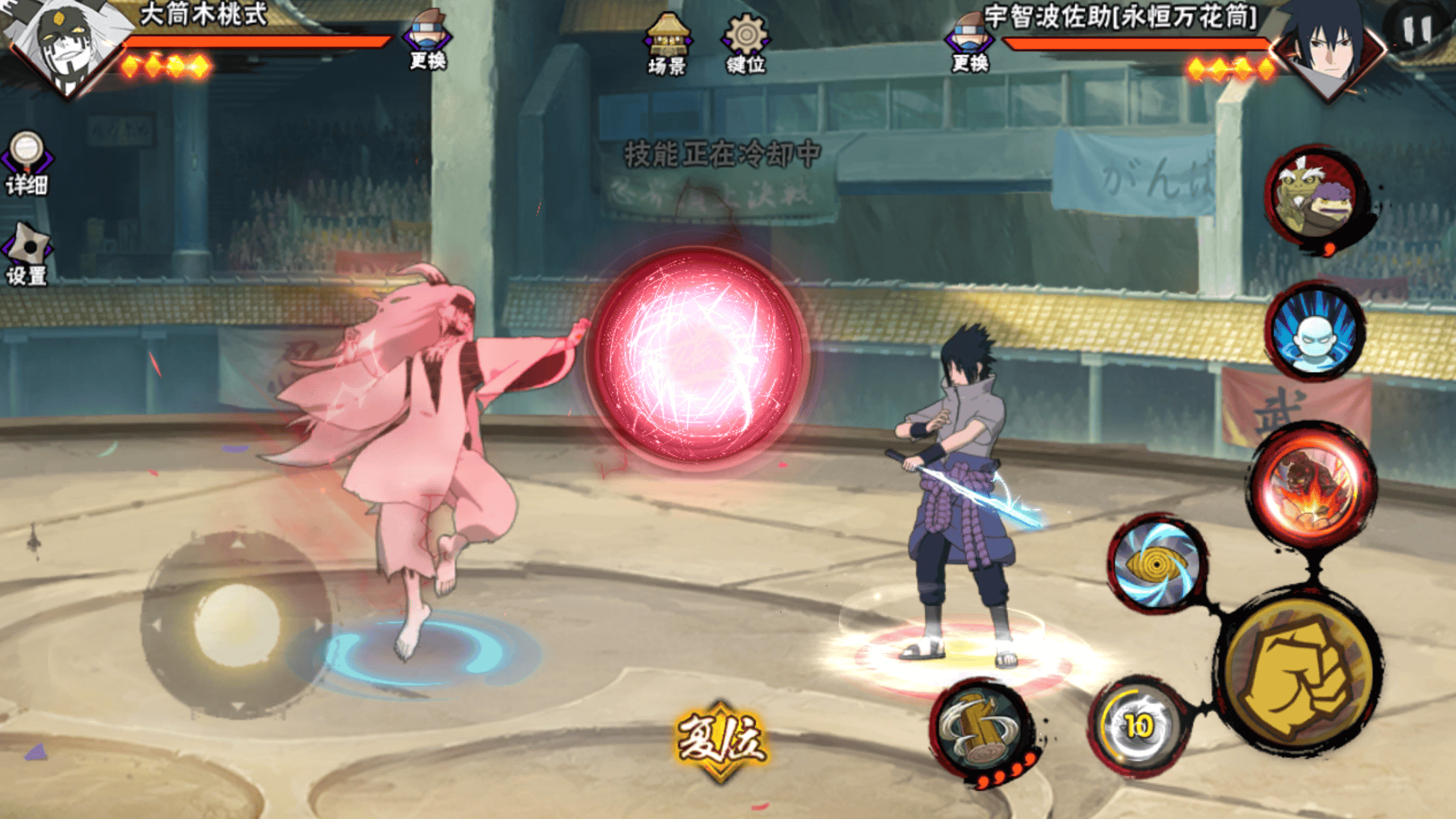Unleash the red fiery ultimate skill
The width and height of the screenshot is (1456, 819).
point(1313,485)
